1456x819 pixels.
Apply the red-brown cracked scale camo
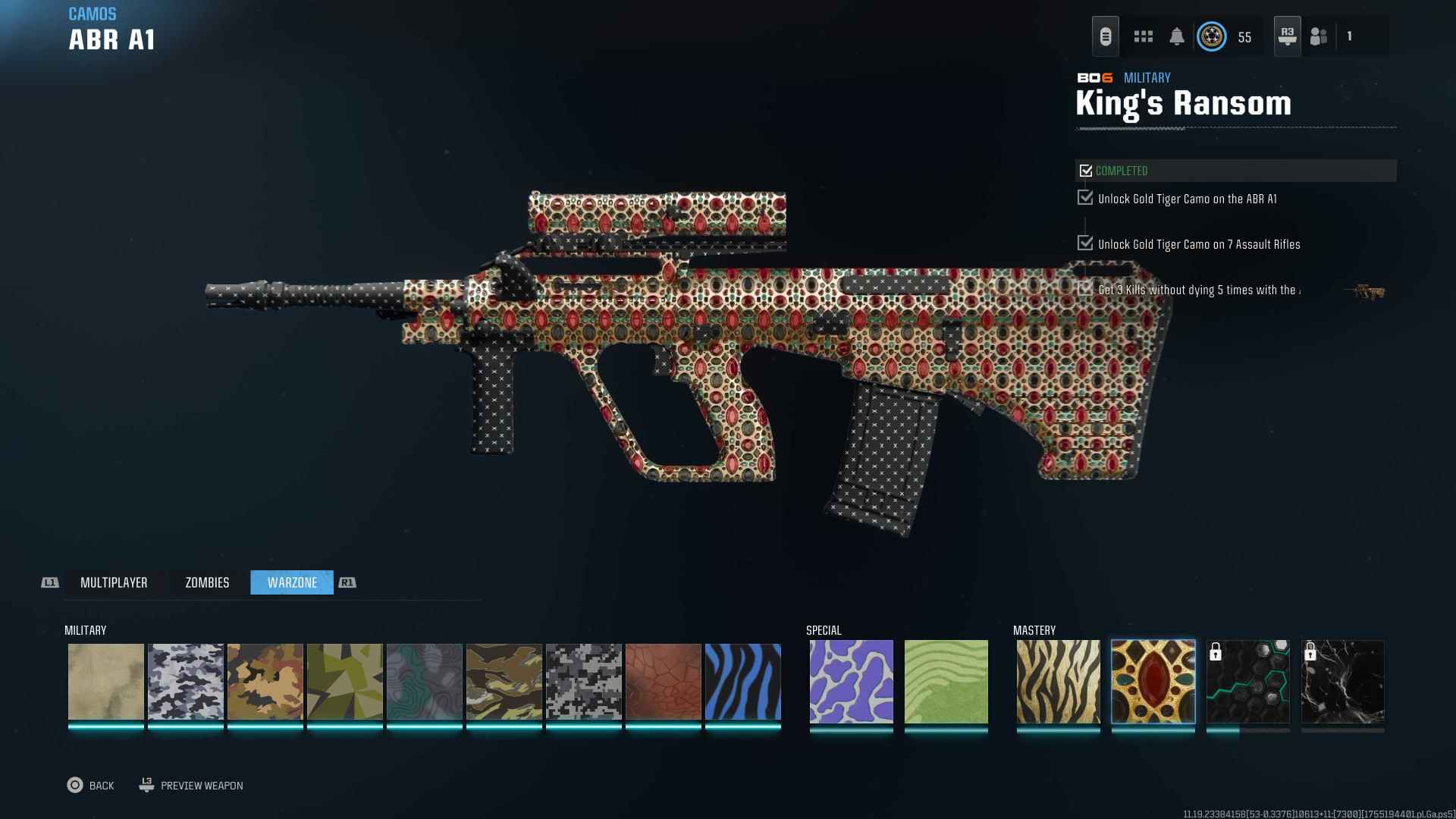tap(664, 682)
